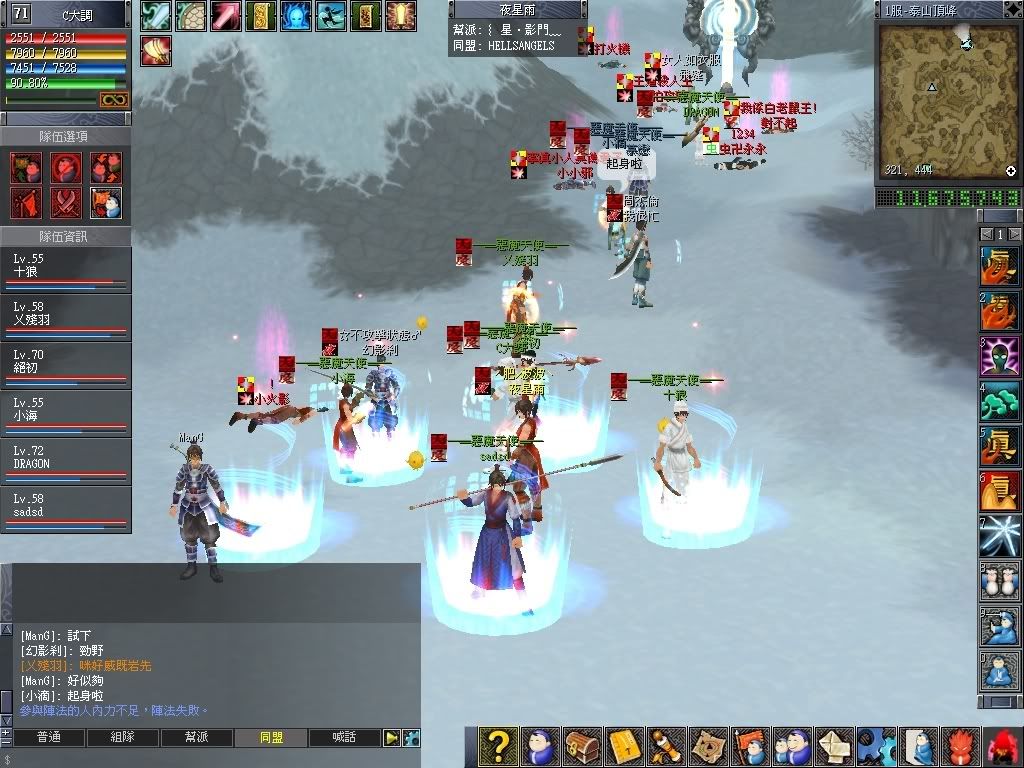
Task: Open the treasure chest inventory icon
Action: pos(582,746)
